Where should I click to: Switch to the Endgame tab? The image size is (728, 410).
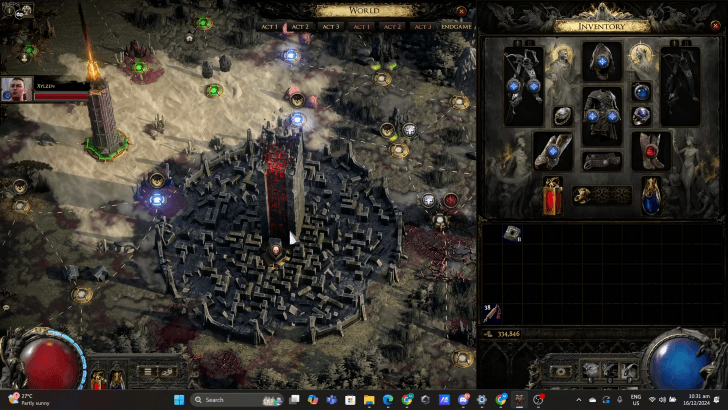point(456,27)
